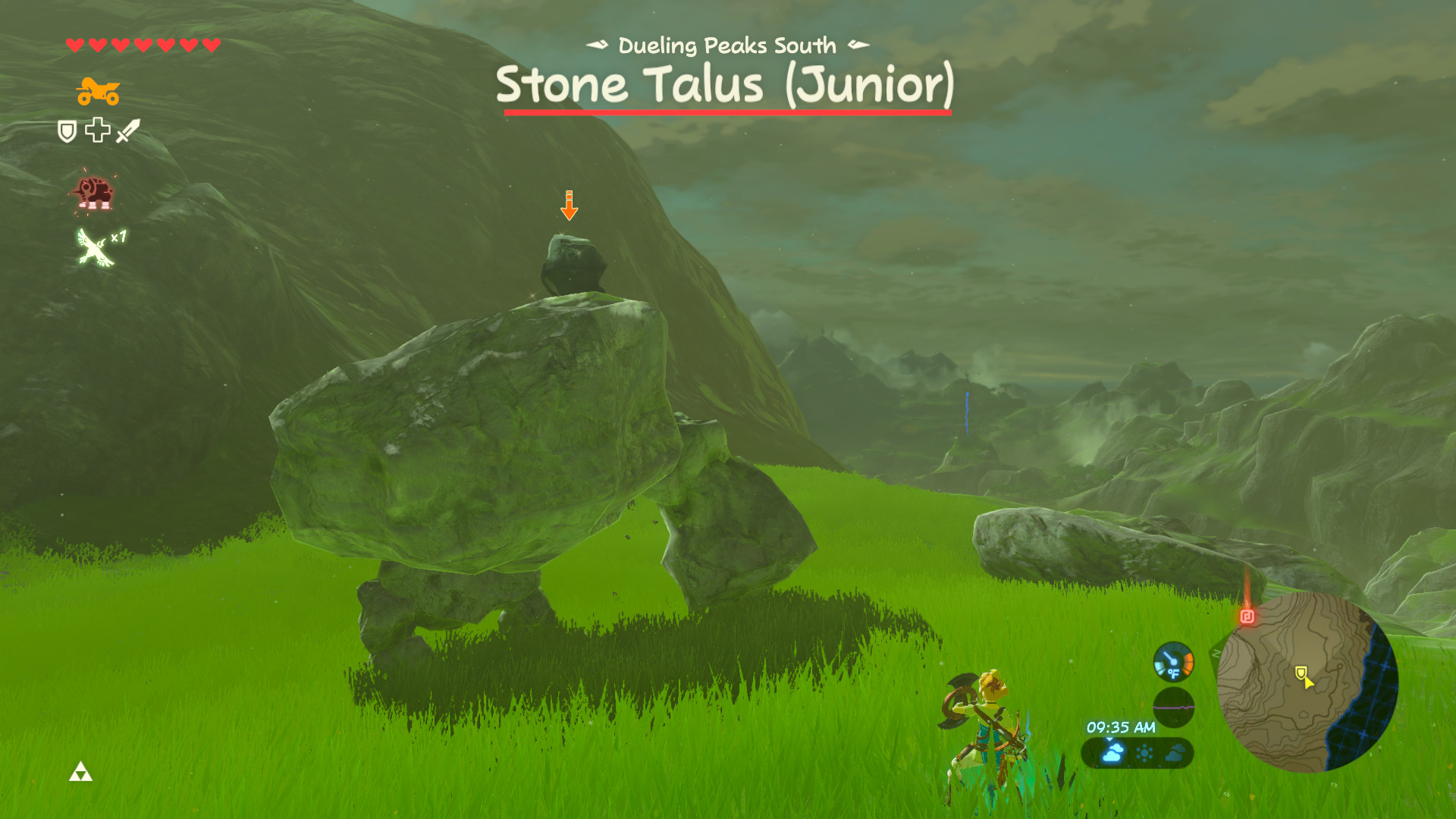This screenshot has height=819, width=1456.
Task: Click the red waypoint pin on the minimap
Action: click(x=1248, y=617)
